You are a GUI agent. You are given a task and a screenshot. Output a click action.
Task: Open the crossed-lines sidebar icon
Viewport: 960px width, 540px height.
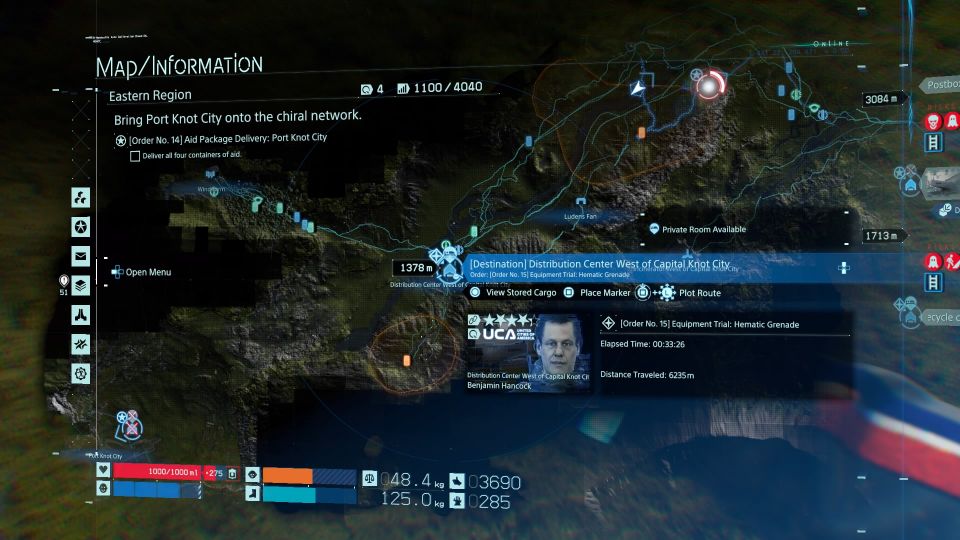80,344
